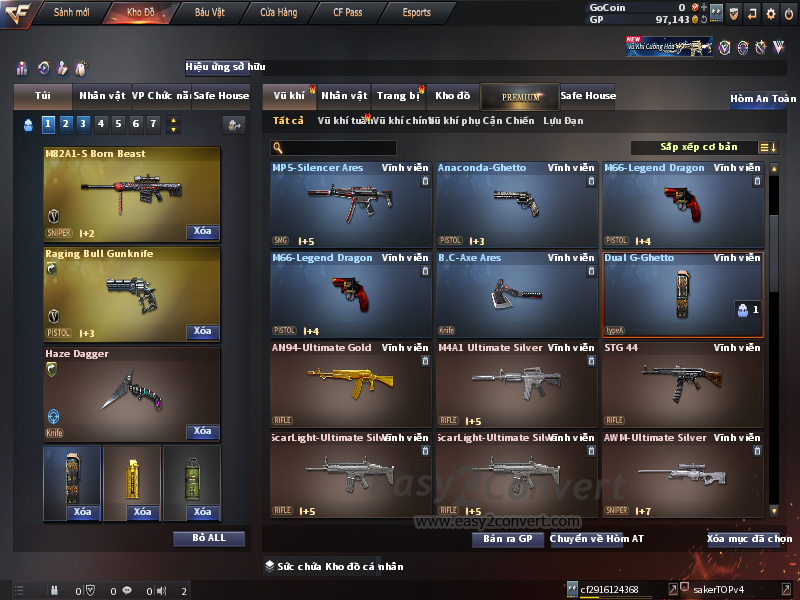800x600 pixels.
Task: Switch to the Trang bị equipment tab
Action: click(x=399, y=96)
